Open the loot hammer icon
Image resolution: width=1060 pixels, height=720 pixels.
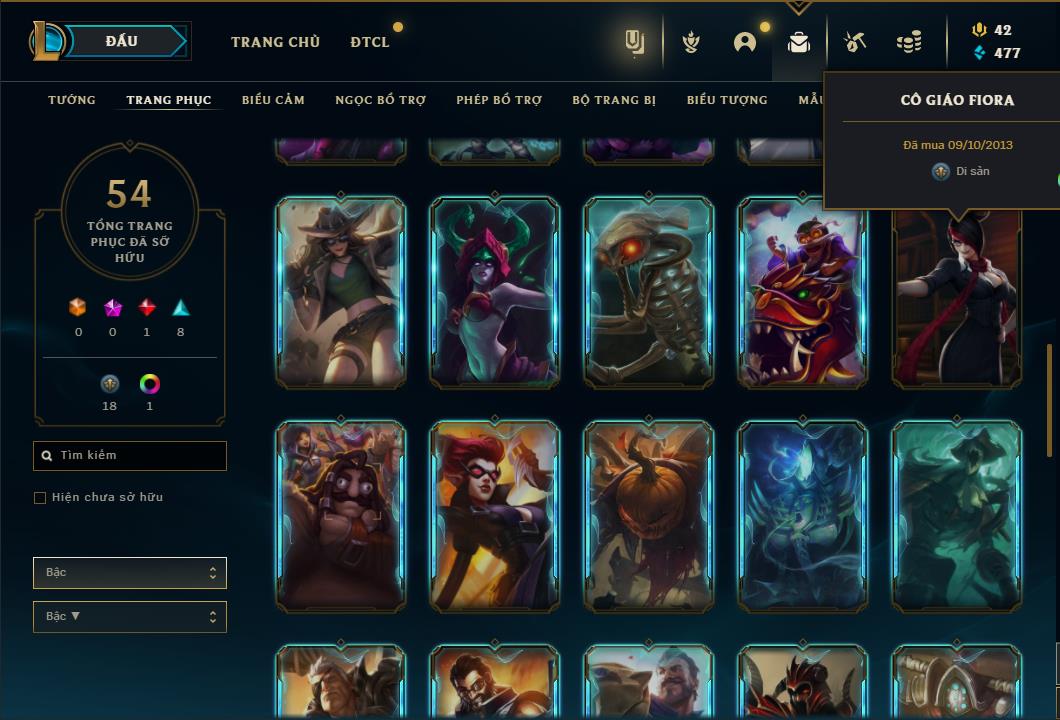click(853, 42)
